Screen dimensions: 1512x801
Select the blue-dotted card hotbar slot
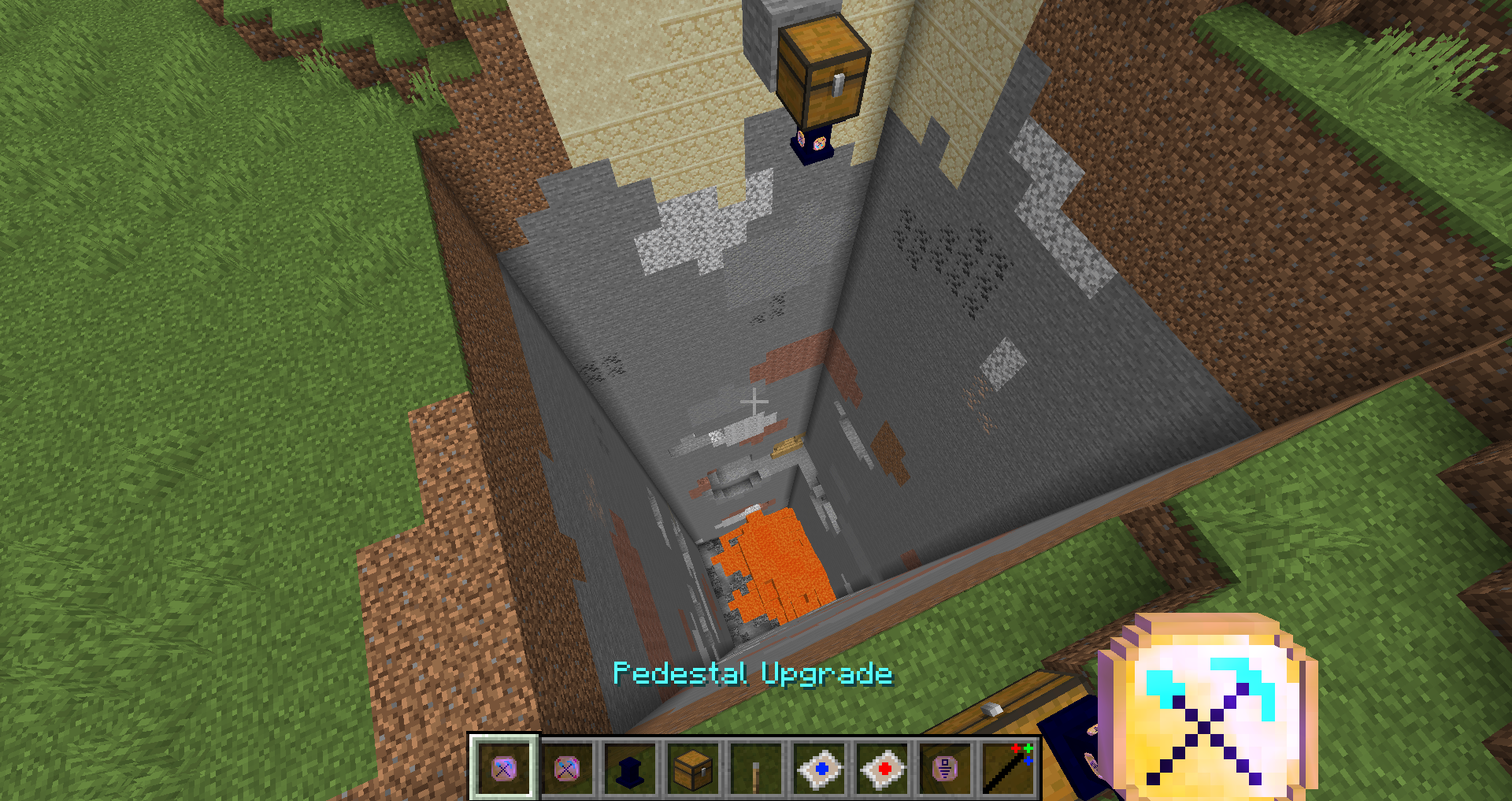click(x=819, y=768)
